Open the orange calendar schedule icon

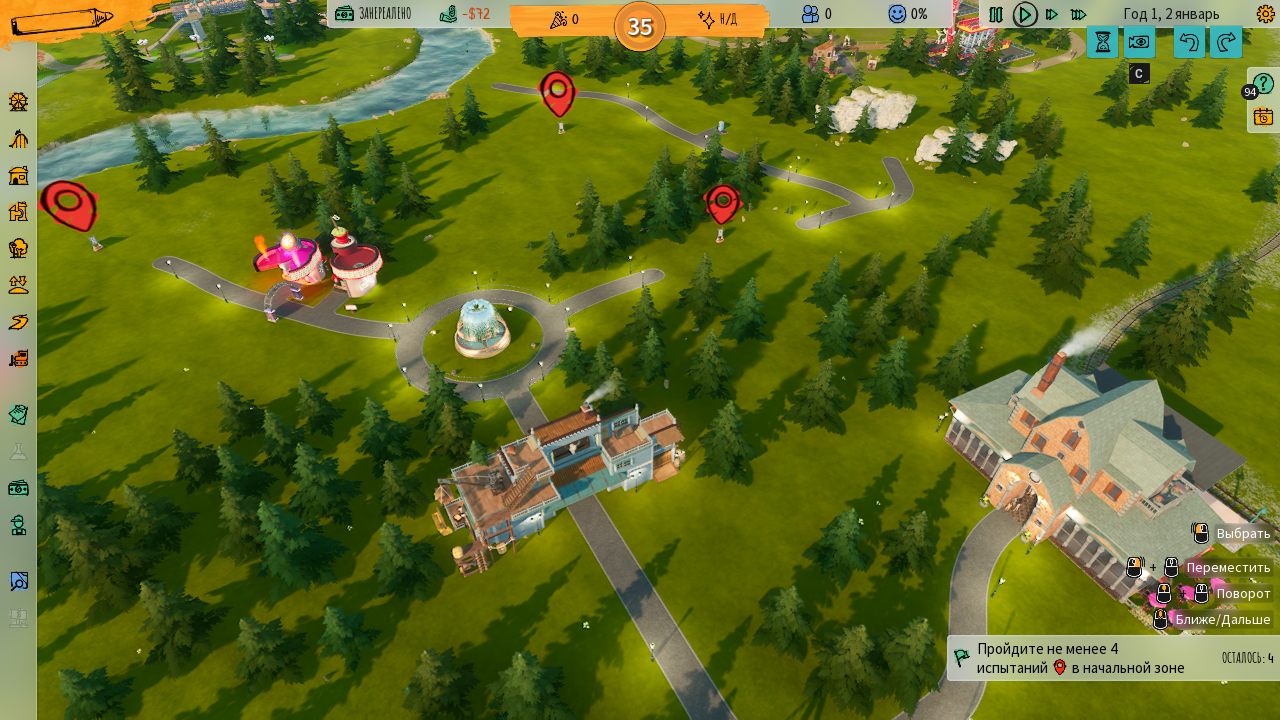click(x=1263, y=116)
